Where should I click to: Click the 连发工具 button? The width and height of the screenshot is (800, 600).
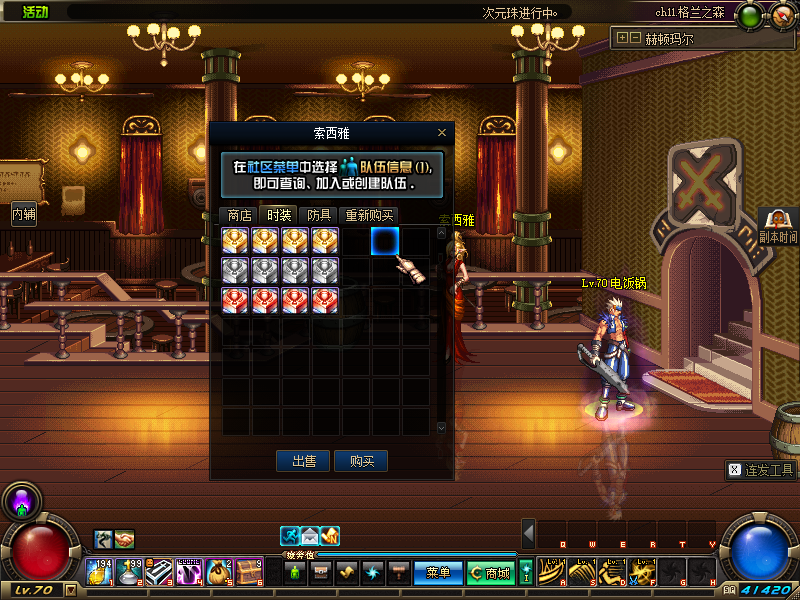point(761,470)
